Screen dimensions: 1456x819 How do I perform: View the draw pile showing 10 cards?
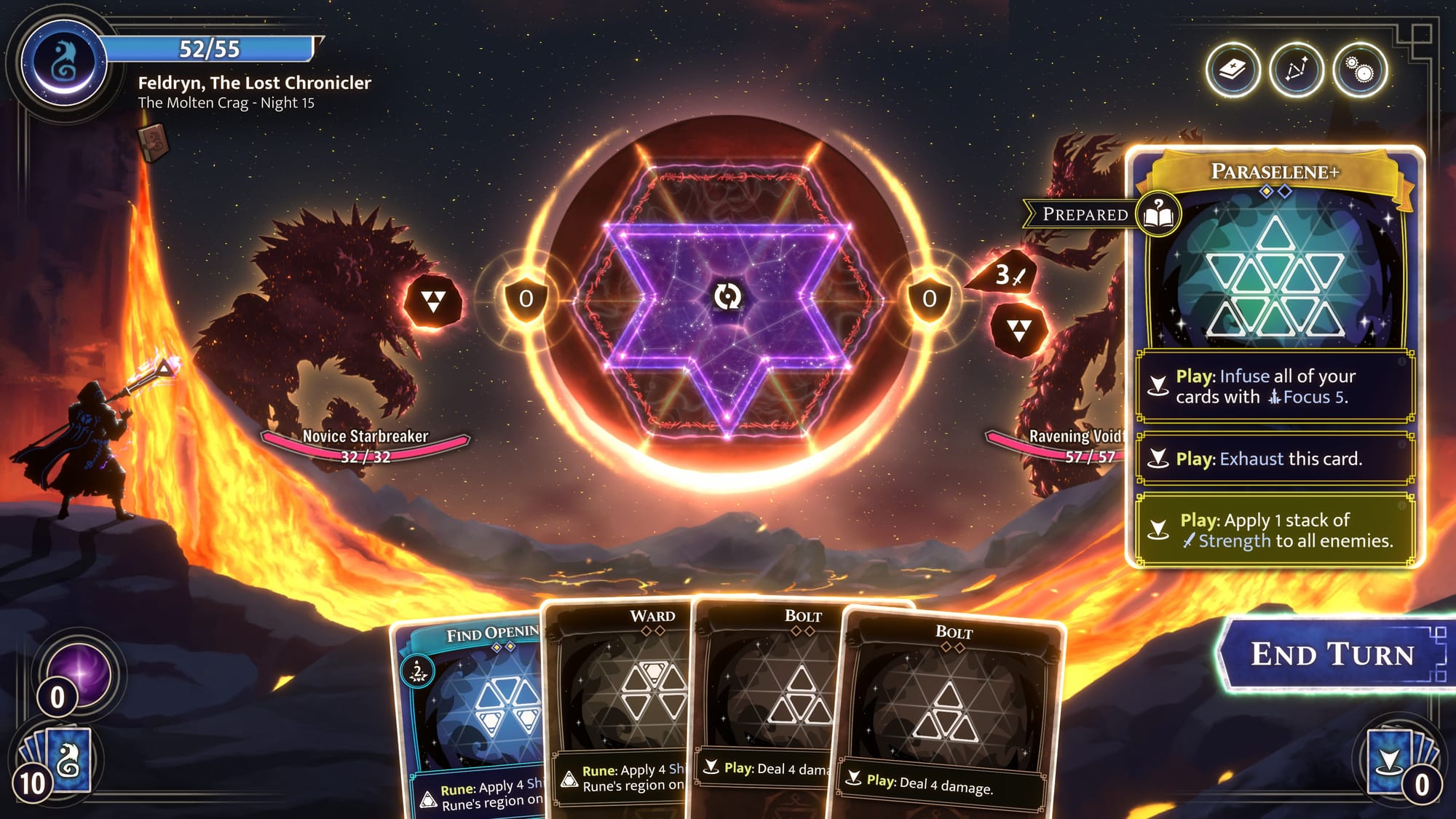(x=57, y=761)
